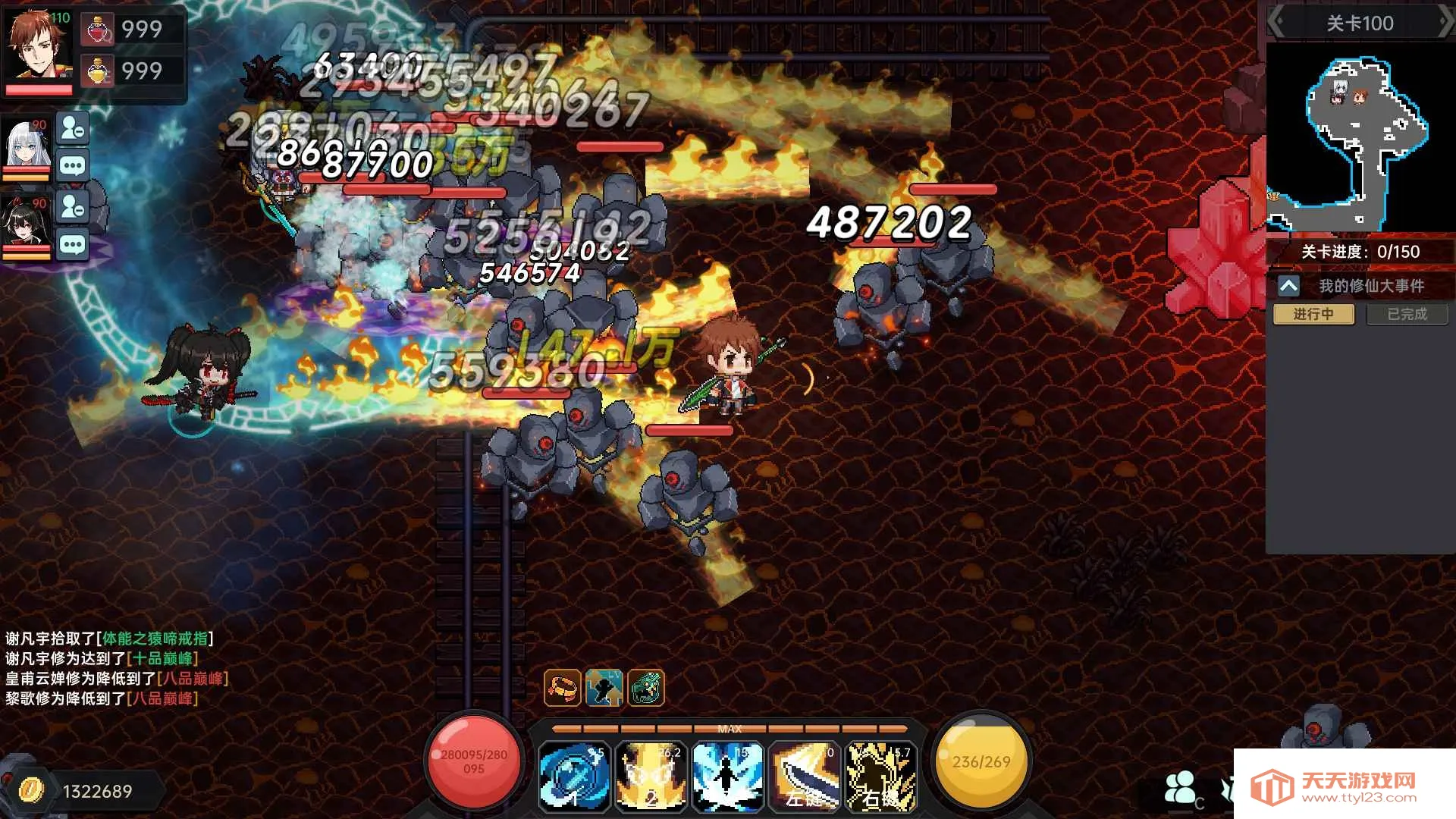The image size is (1456, 819).
Task: Switch to the 已完成 events tab
Action: click(1407, 314)
